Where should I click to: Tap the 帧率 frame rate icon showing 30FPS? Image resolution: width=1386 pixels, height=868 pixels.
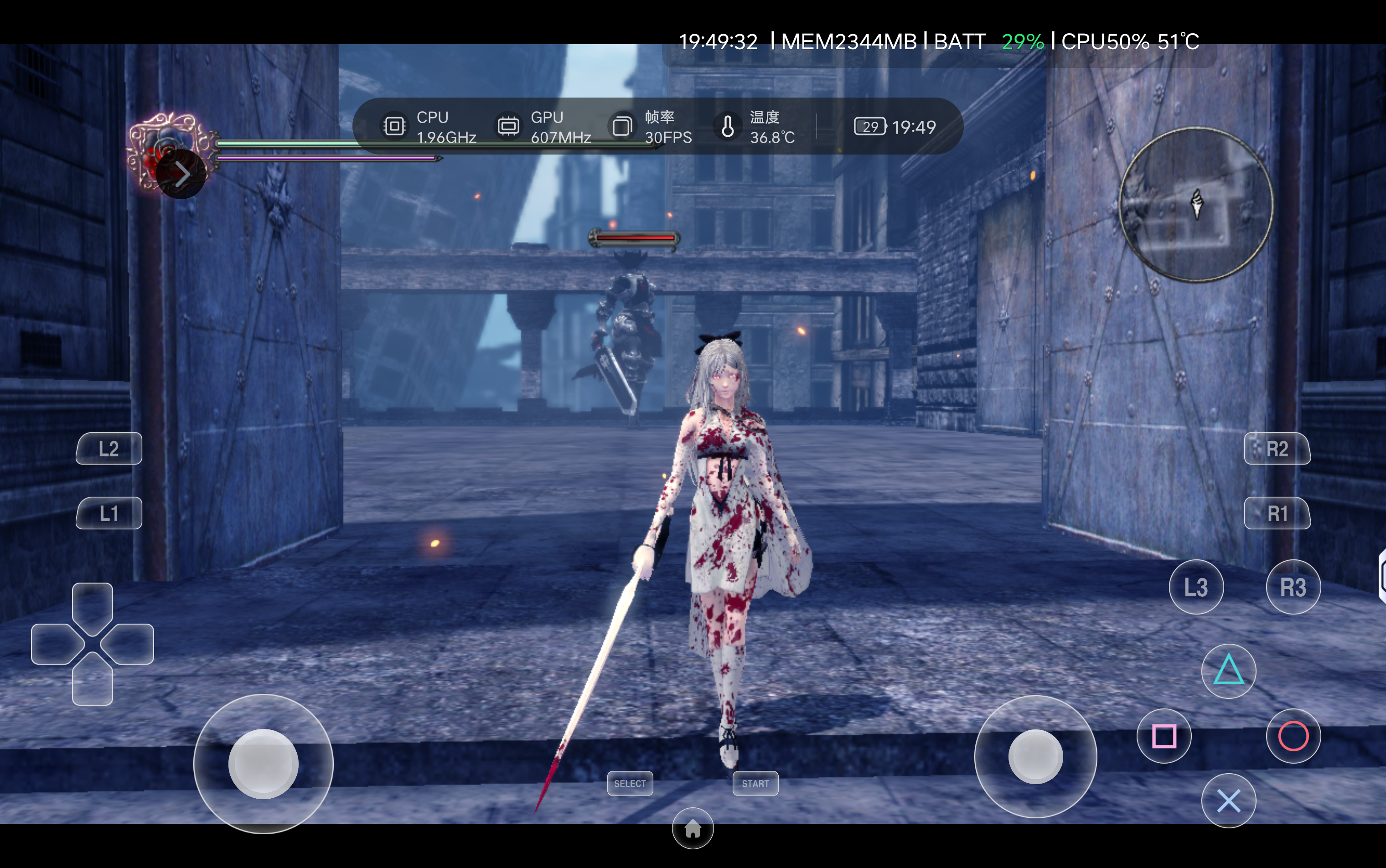click(622, 126)
